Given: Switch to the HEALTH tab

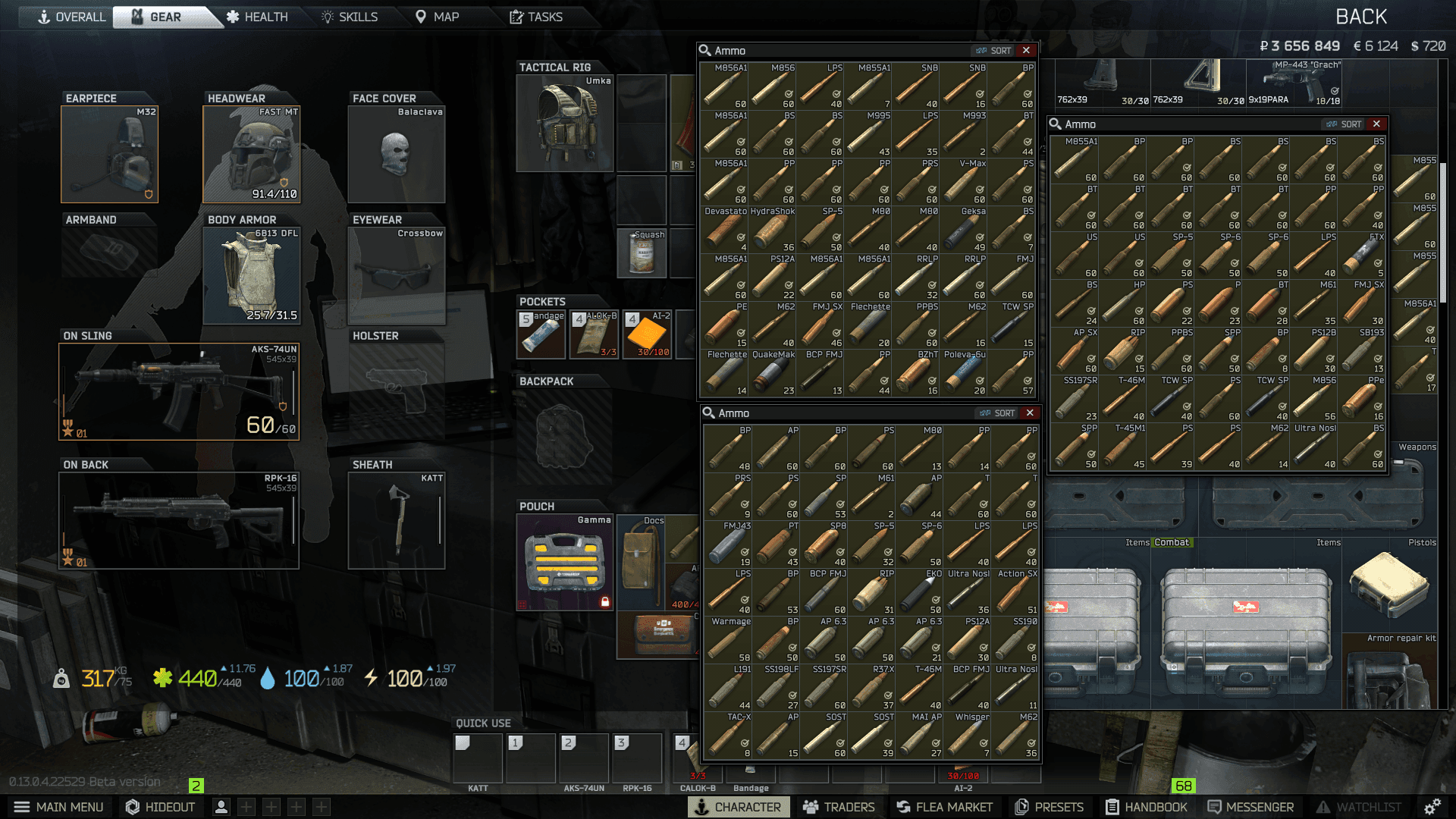Looking at the screenshot, I should 259,16.
